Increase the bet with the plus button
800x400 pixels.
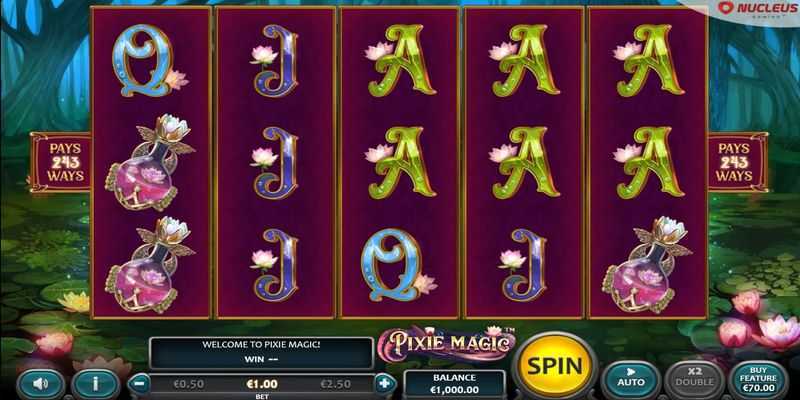[385, 383]
